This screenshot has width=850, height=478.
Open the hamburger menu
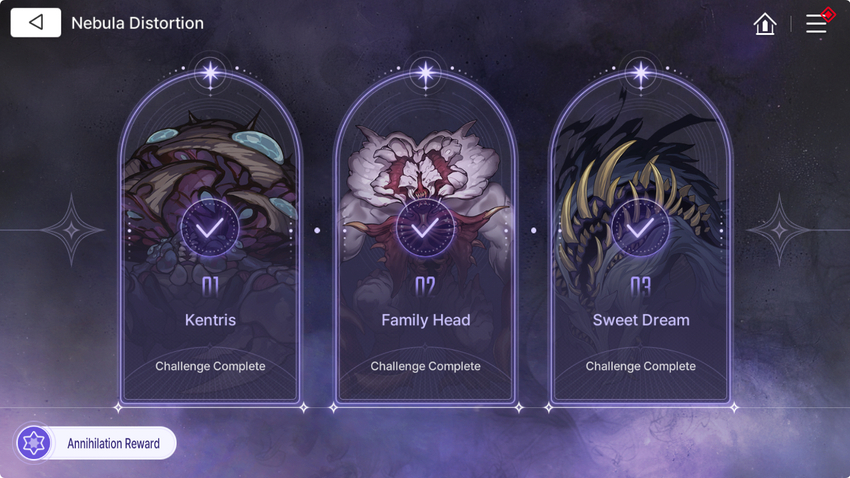click(x=816, y=24)
